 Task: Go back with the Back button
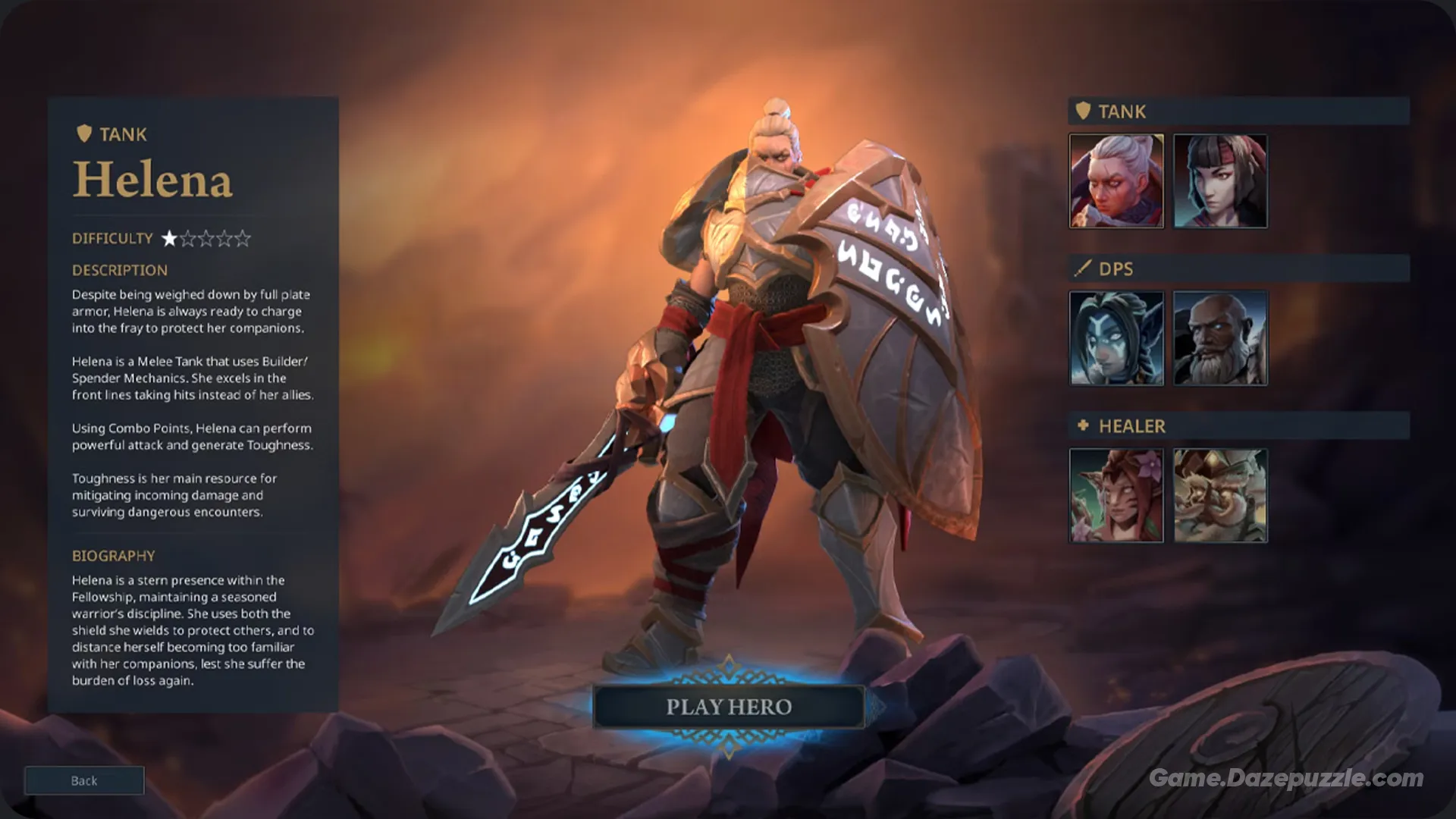coord(84,780)
